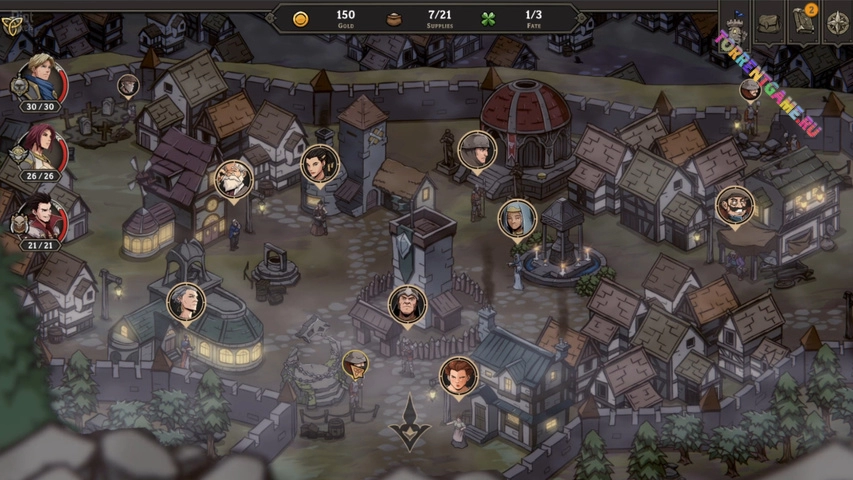Select the dark-haired woman marker by the tower
Image resolution: width=853 pixels, height=480 pixels.
[319, 164]
